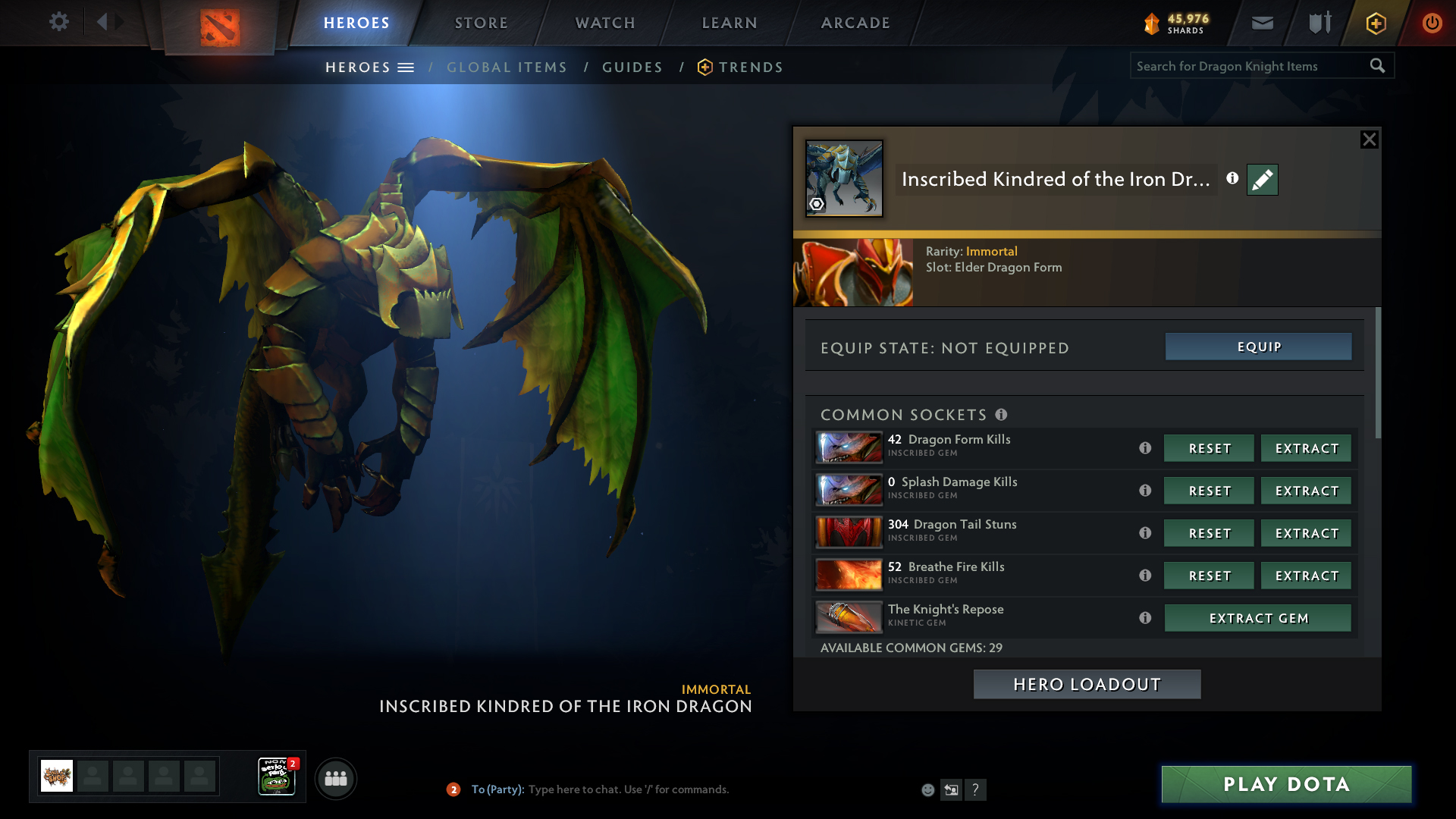Close the item details panel
Image resolution: width=1456 pixels, height=819 pixels.
click(1369, 140)
